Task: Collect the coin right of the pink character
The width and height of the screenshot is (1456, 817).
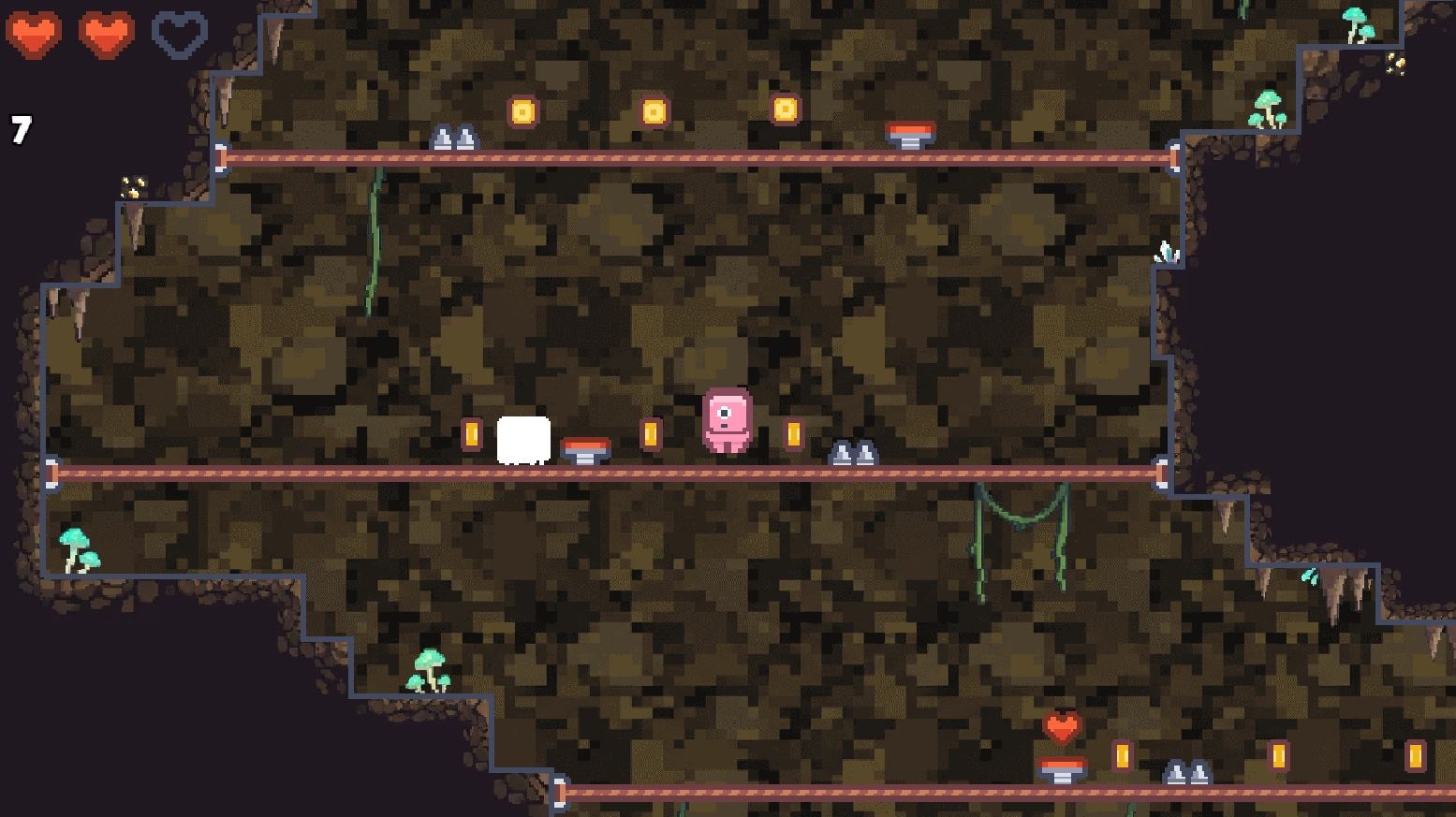Action: (791, 432)
